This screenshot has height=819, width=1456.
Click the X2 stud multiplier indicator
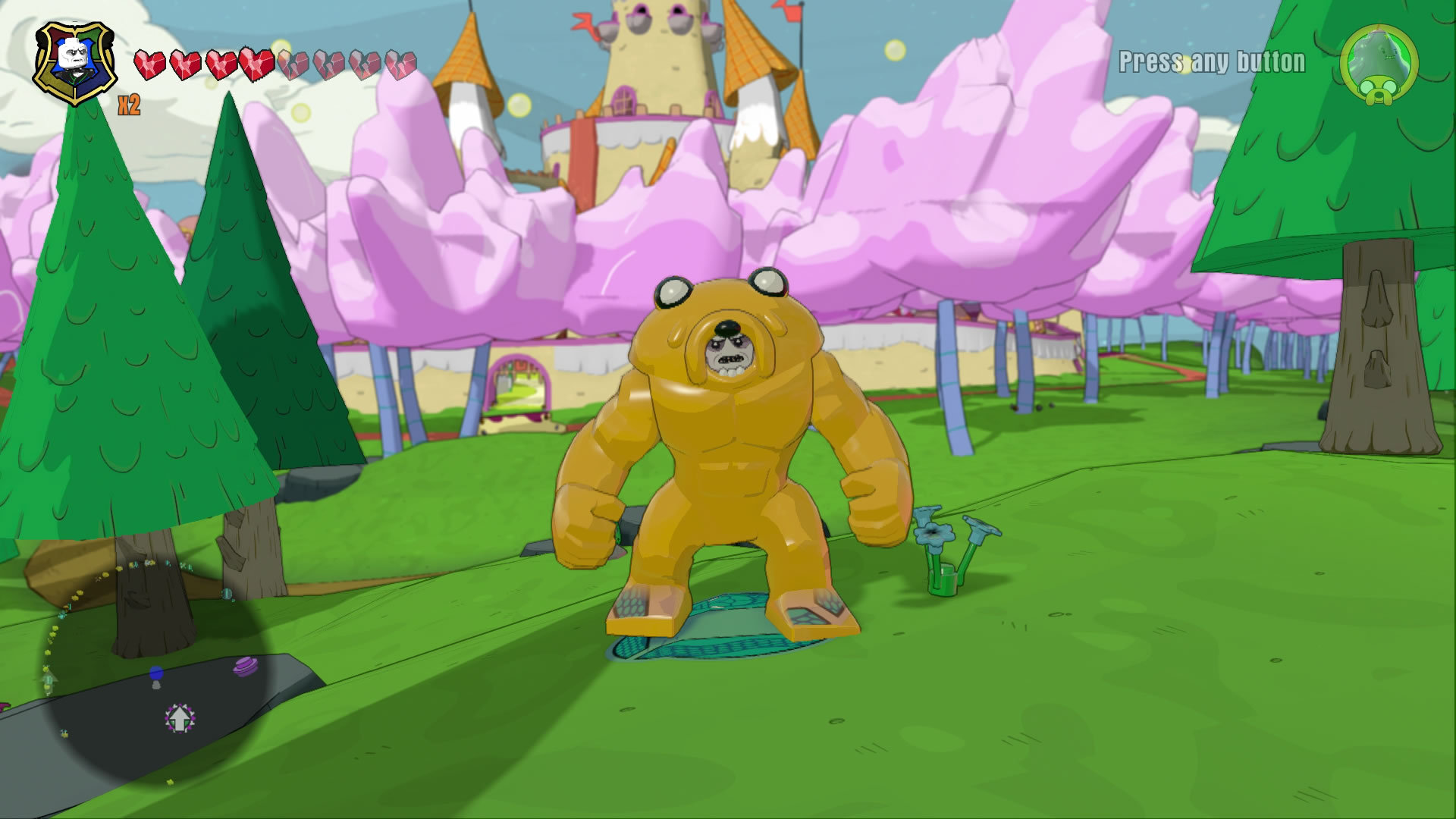(128, 105)
